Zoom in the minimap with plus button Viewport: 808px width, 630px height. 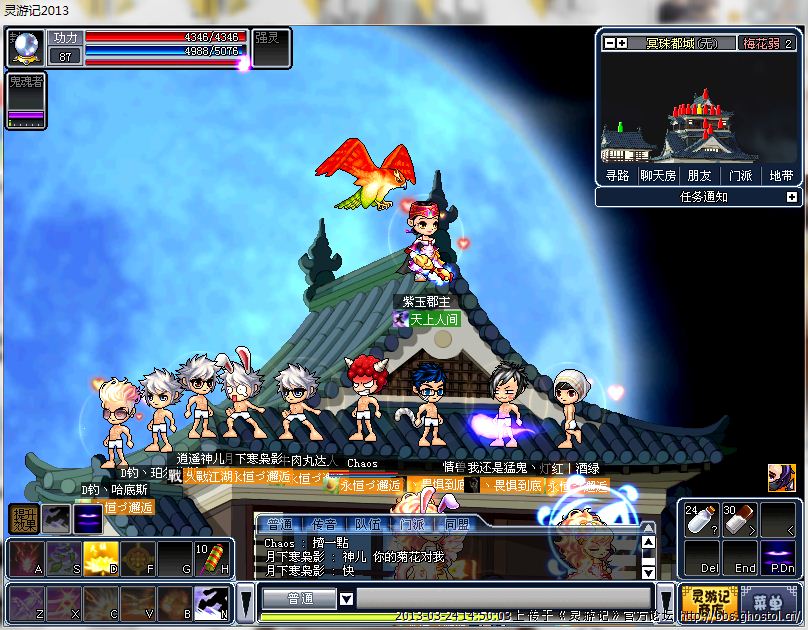coord(622,43)
